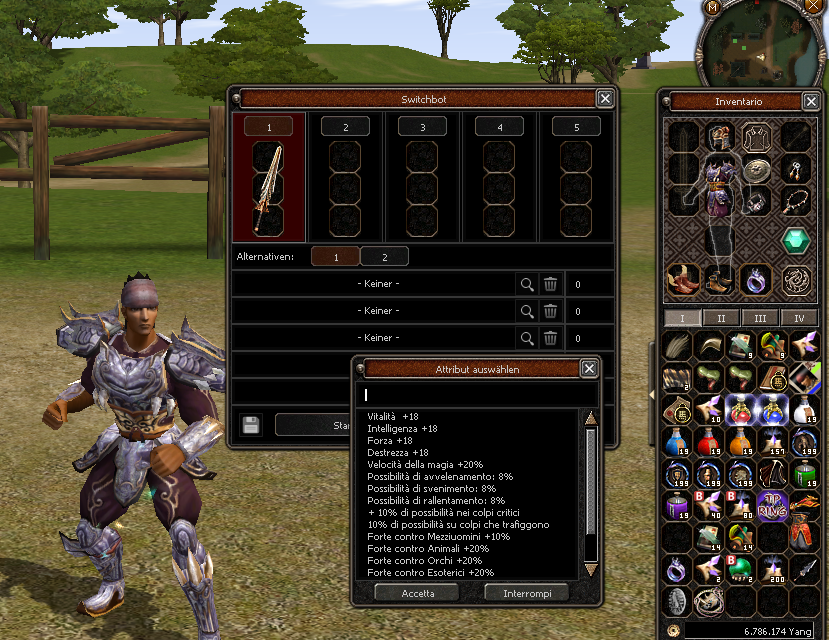
Task: Cancel with the Interrompi button
Action: [x=526, y=592]
